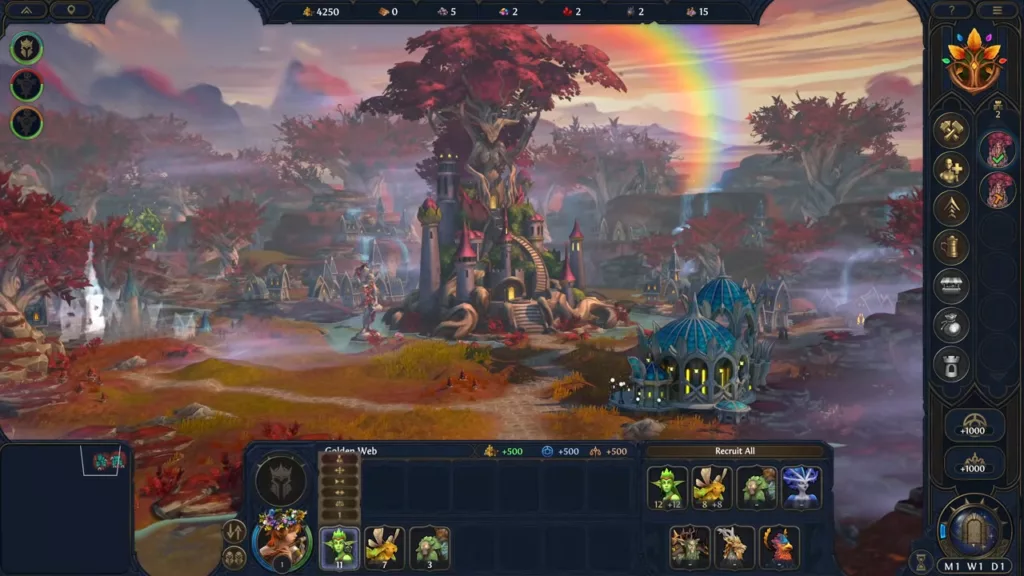Recruit the colorful phoenix bird unit
1024x576 pixels.
(779, 547)
